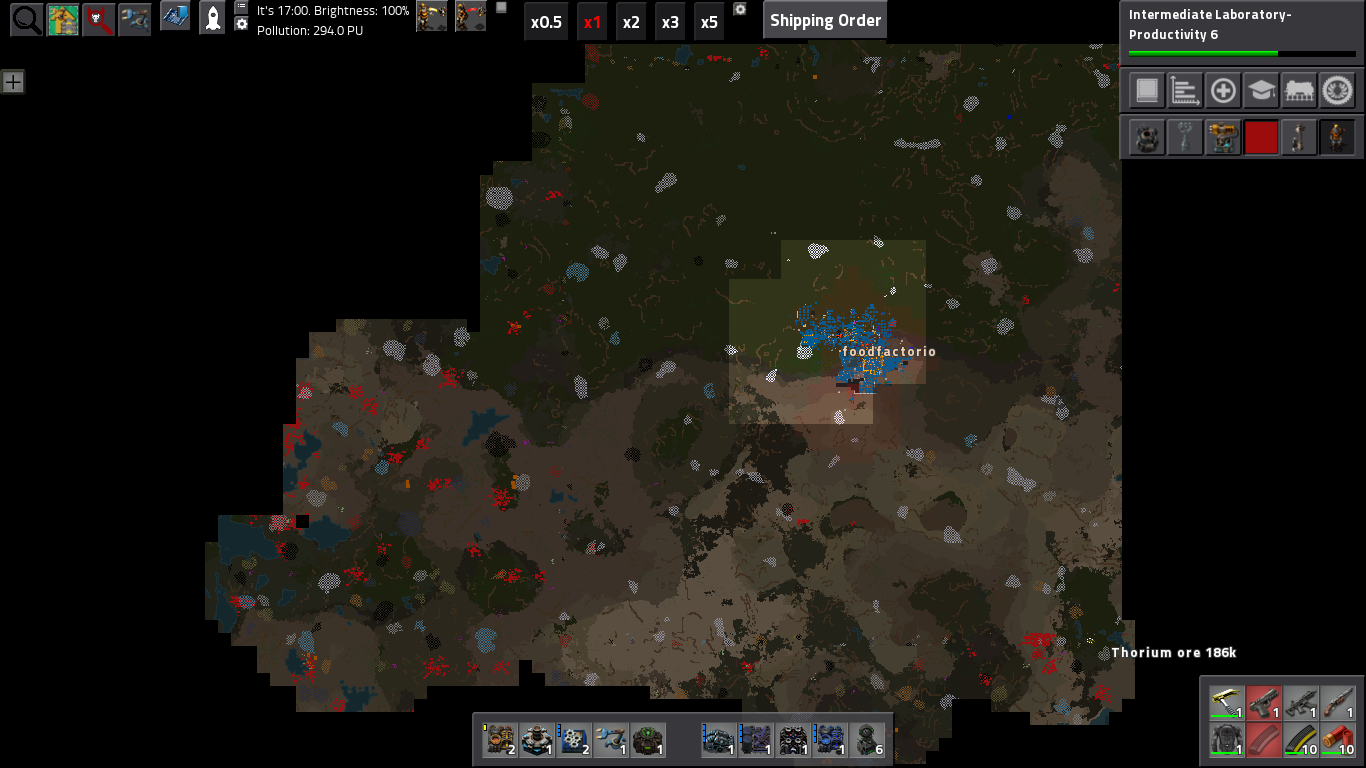1366x768 pixels.
Task: Choose the x3 speed option
Action: point(670,21)
